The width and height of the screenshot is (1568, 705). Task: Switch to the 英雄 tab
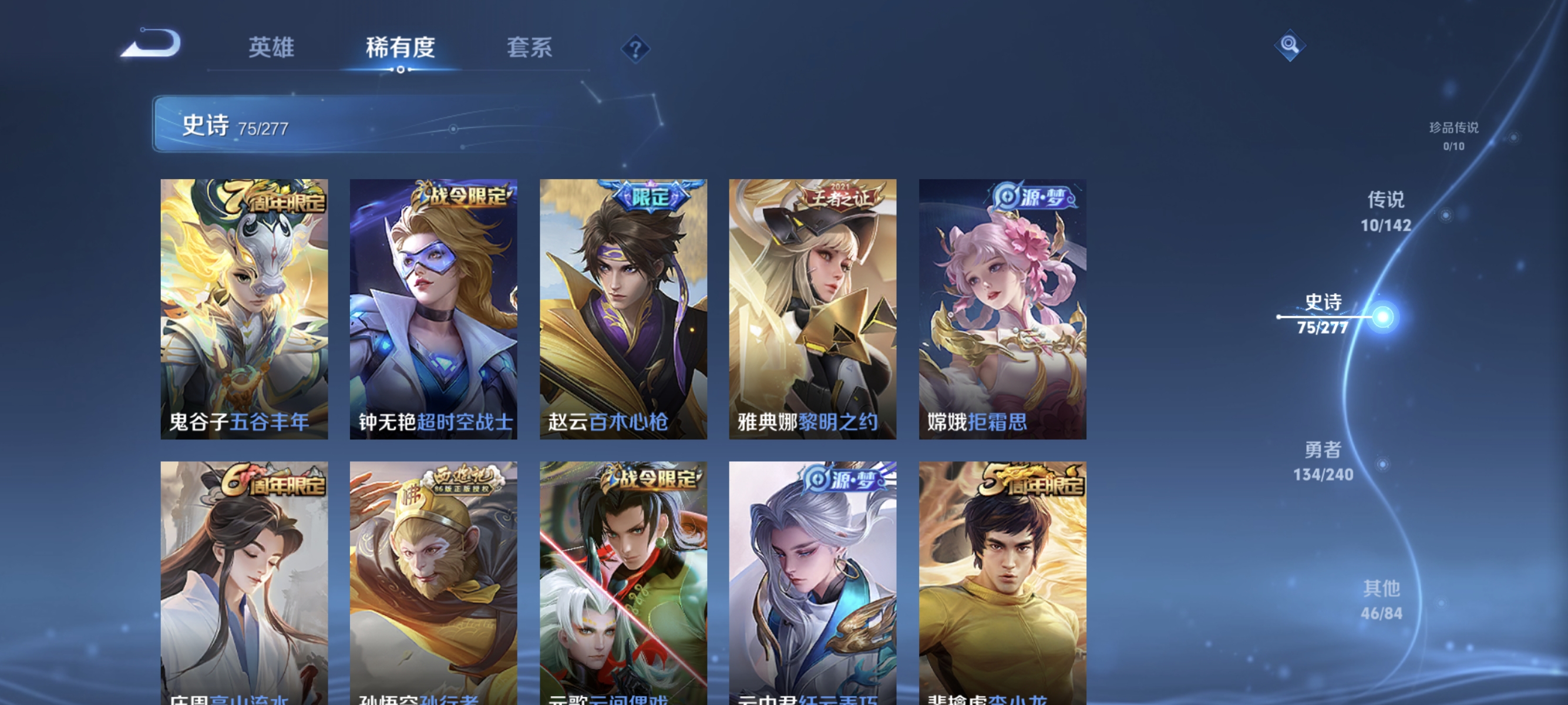click(x=271, y=48)
